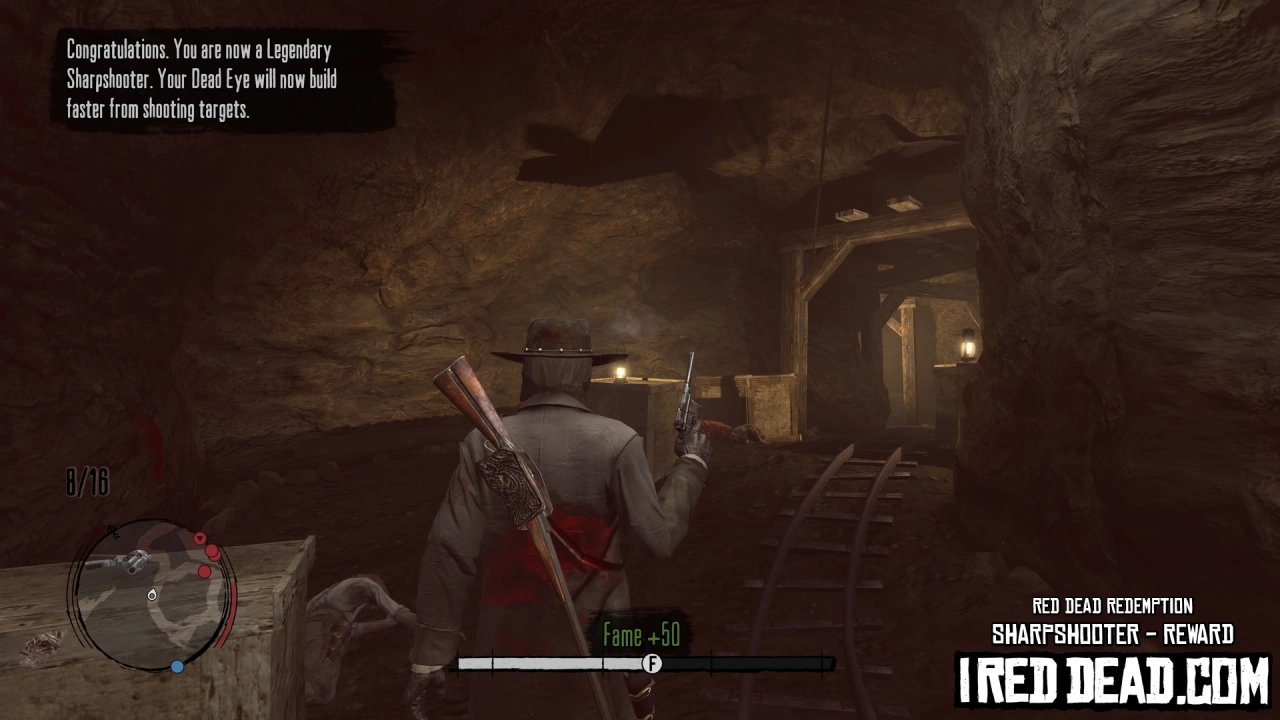Click the candle on the wooden crate

click(622, 372)
